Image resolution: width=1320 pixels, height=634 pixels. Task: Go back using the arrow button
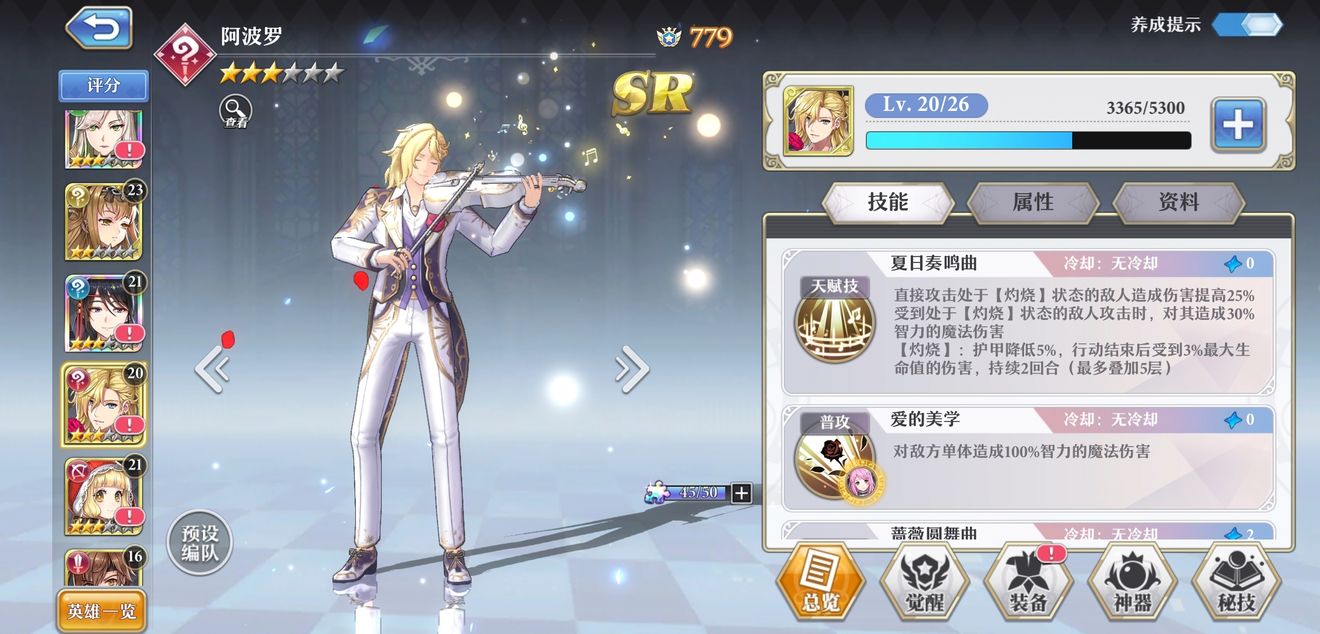99,29
